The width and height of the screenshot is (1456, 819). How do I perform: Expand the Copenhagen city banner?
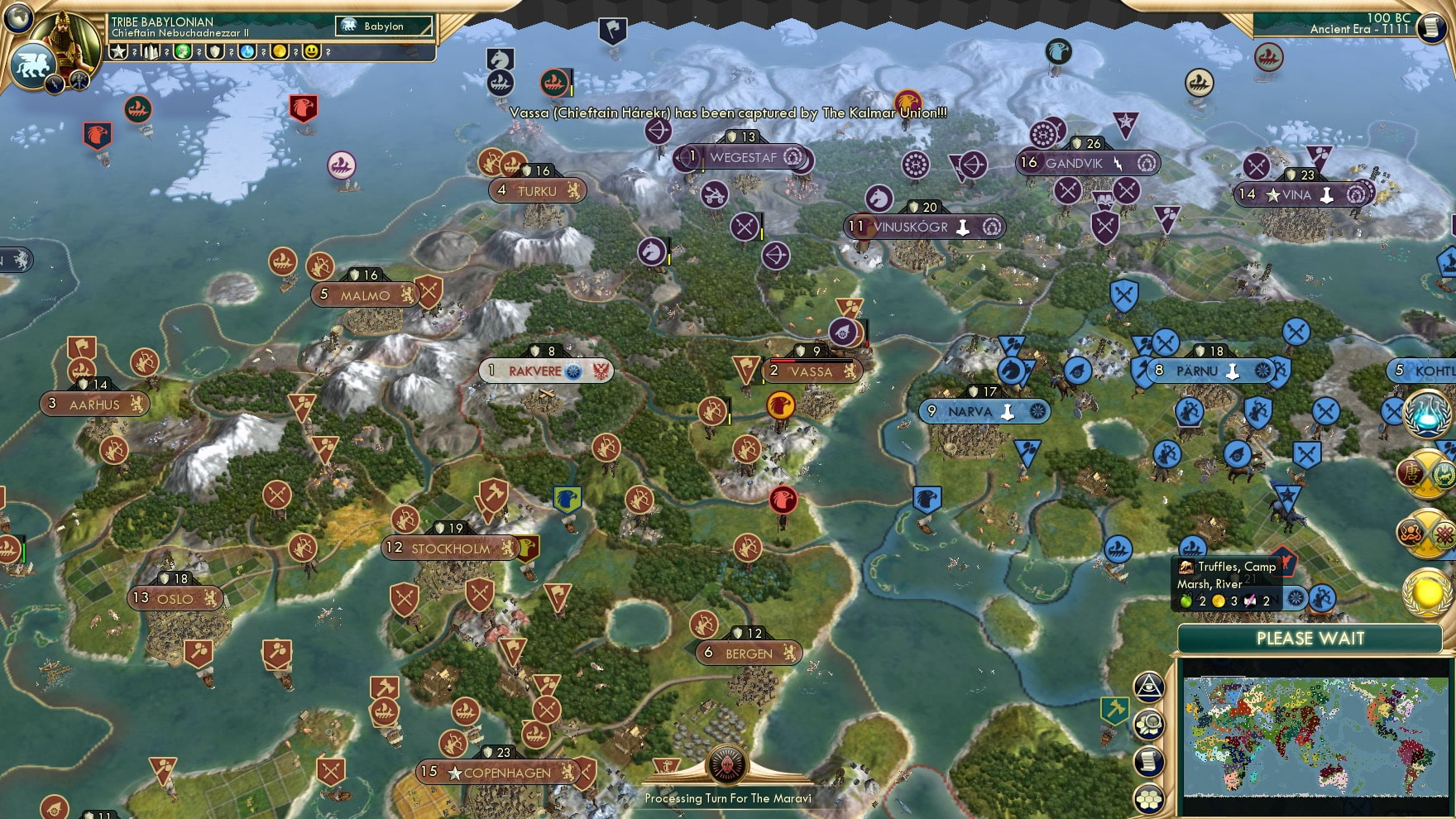496,771
